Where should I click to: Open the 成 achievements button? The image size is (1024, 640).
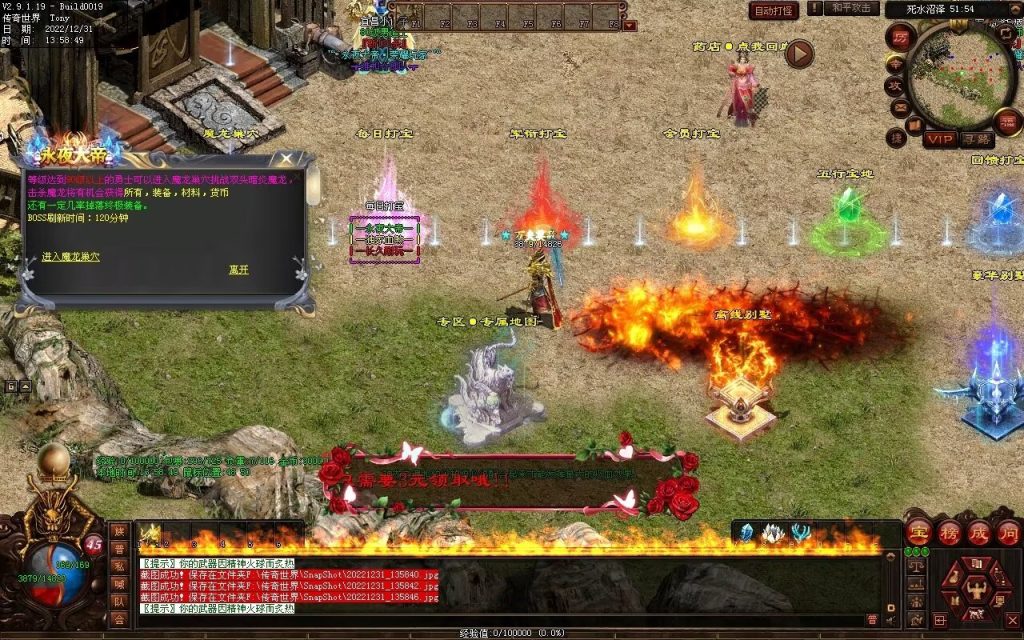[x=978, y=531]
